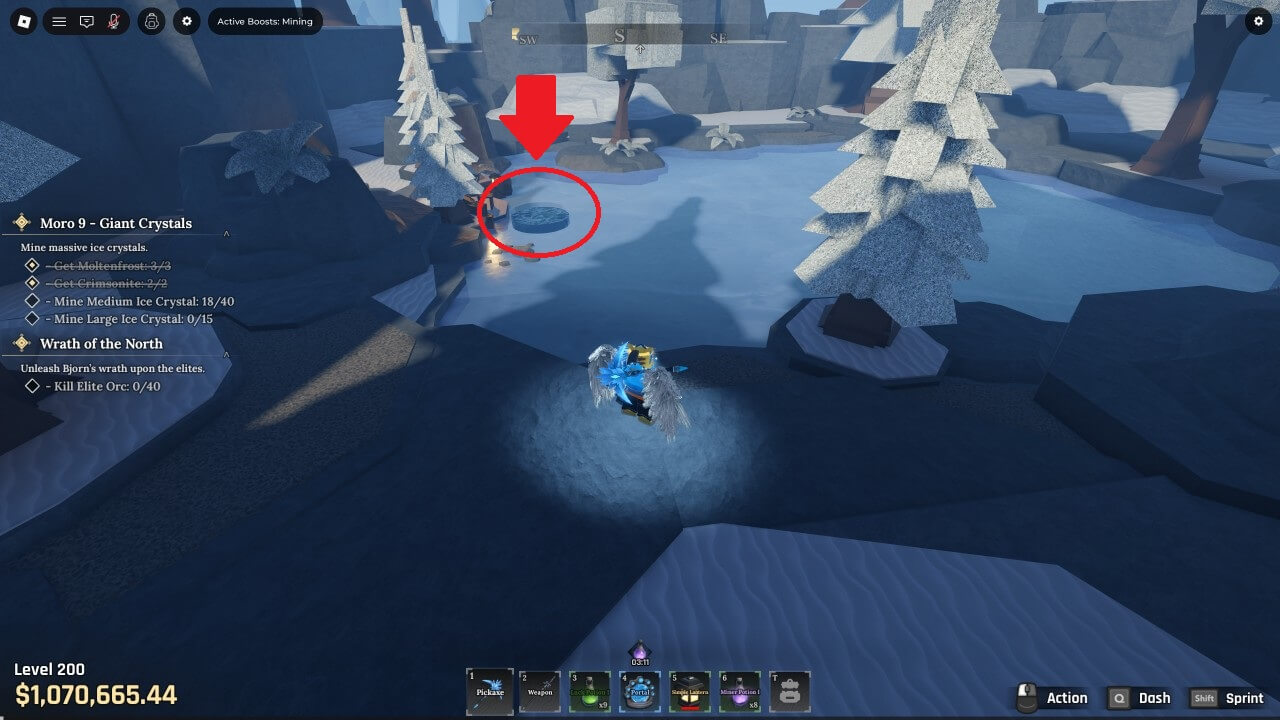Viewport: 1280px width, 720px height.
Task: Select the Weapon hotbar slot
Action: coord(540,691)
